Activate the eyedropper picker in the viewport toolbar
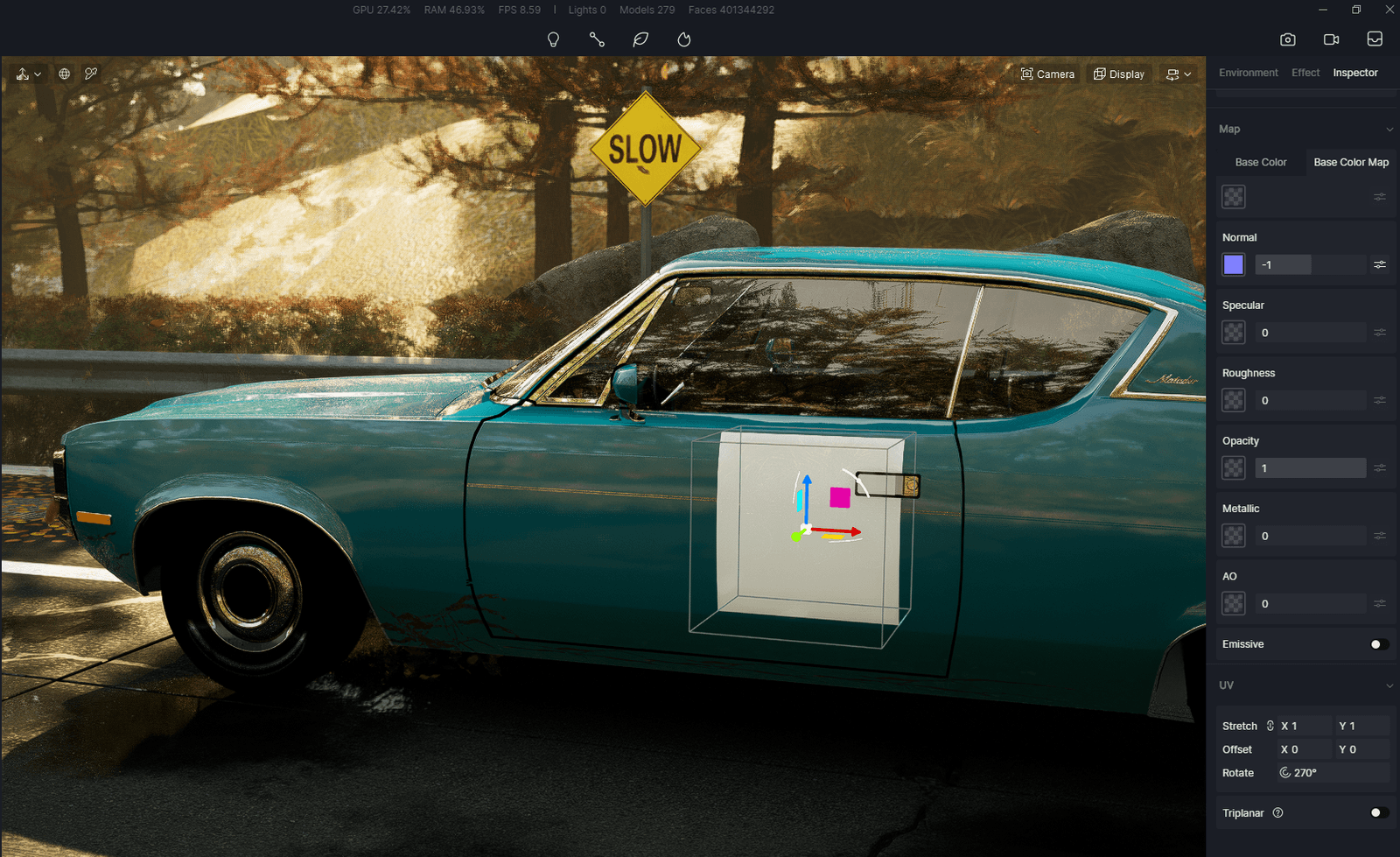 point(91,74)
